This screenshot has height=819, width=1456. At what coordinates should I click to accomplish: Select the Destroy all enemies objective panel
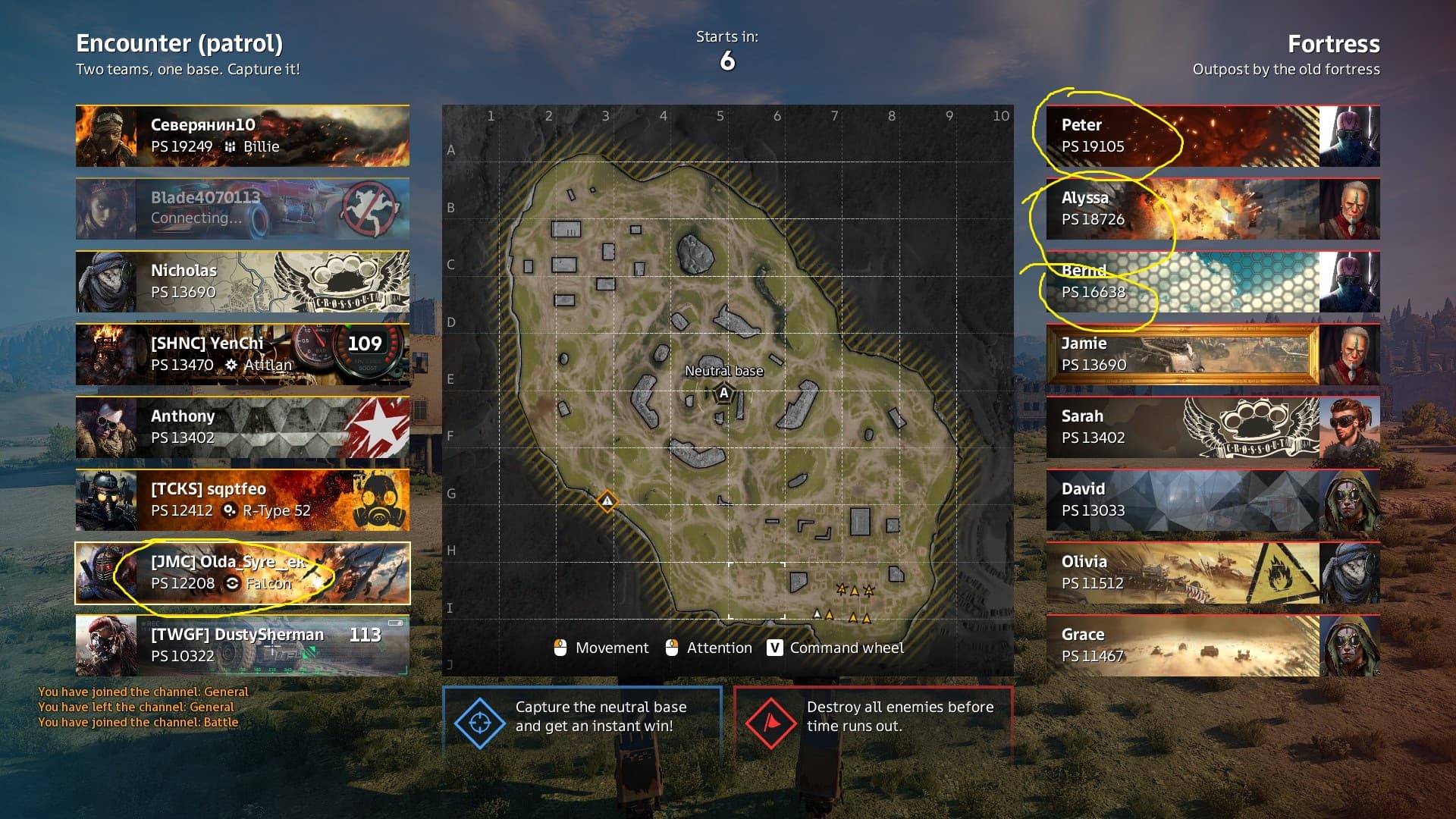tap(873, 717)
